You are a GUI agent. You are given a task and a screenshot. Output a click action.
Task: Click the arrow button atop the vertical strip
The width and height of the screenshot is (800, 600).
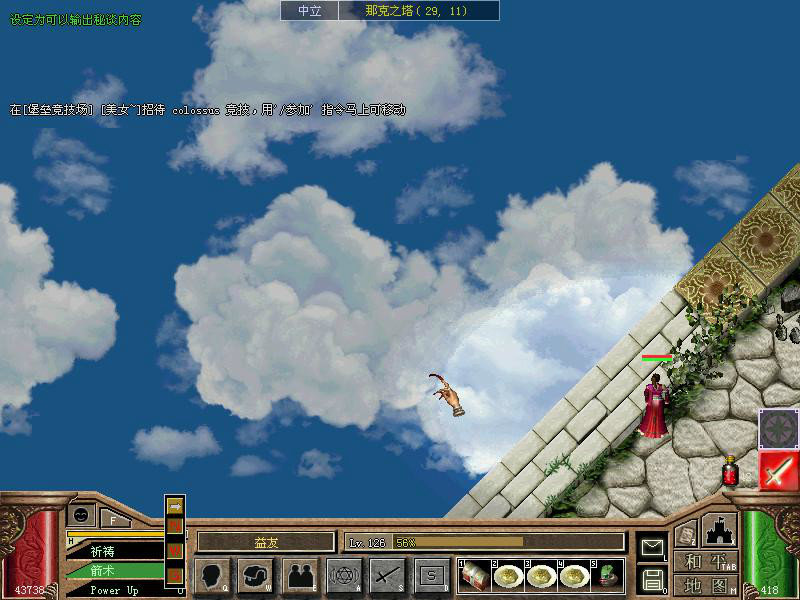point(175,505)
